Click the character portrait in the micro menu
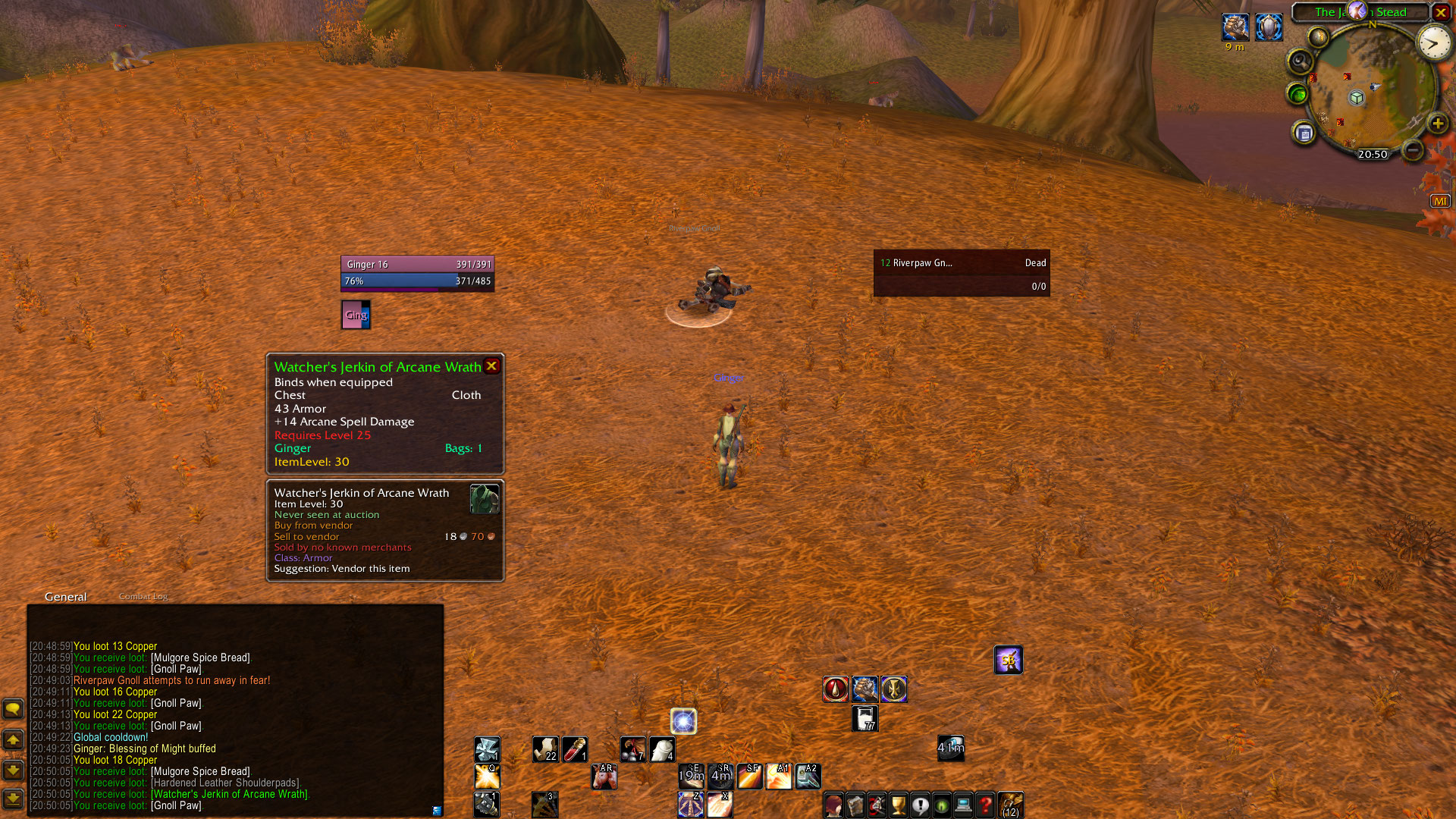 pyautogui.click(x=833, y=805)
